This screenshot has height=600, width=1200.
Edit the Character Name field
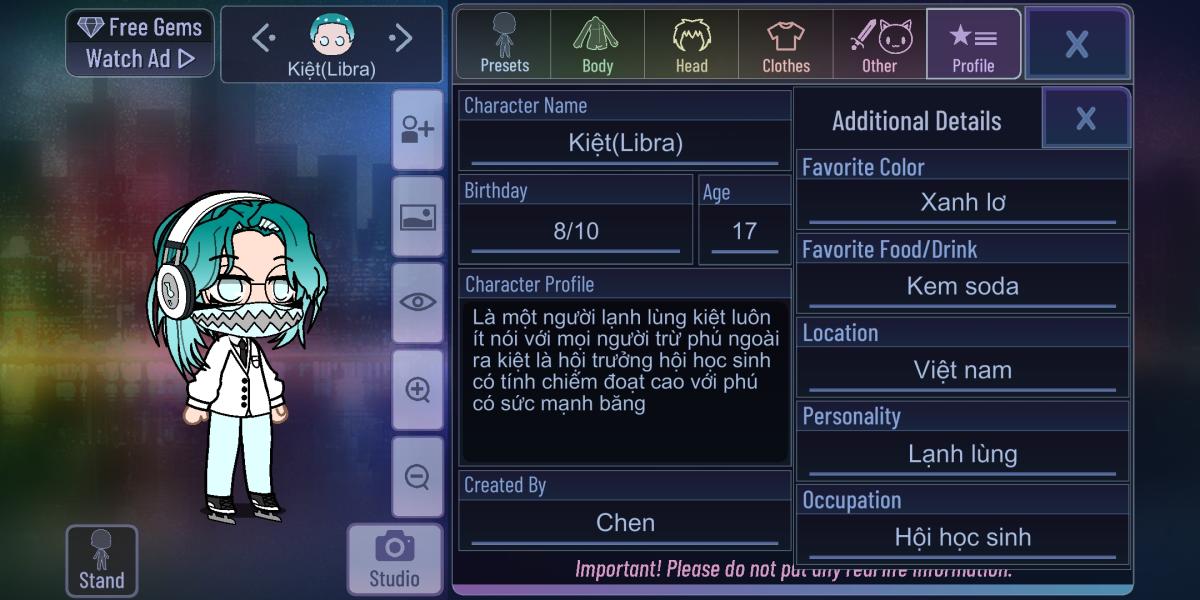(625, 144)
